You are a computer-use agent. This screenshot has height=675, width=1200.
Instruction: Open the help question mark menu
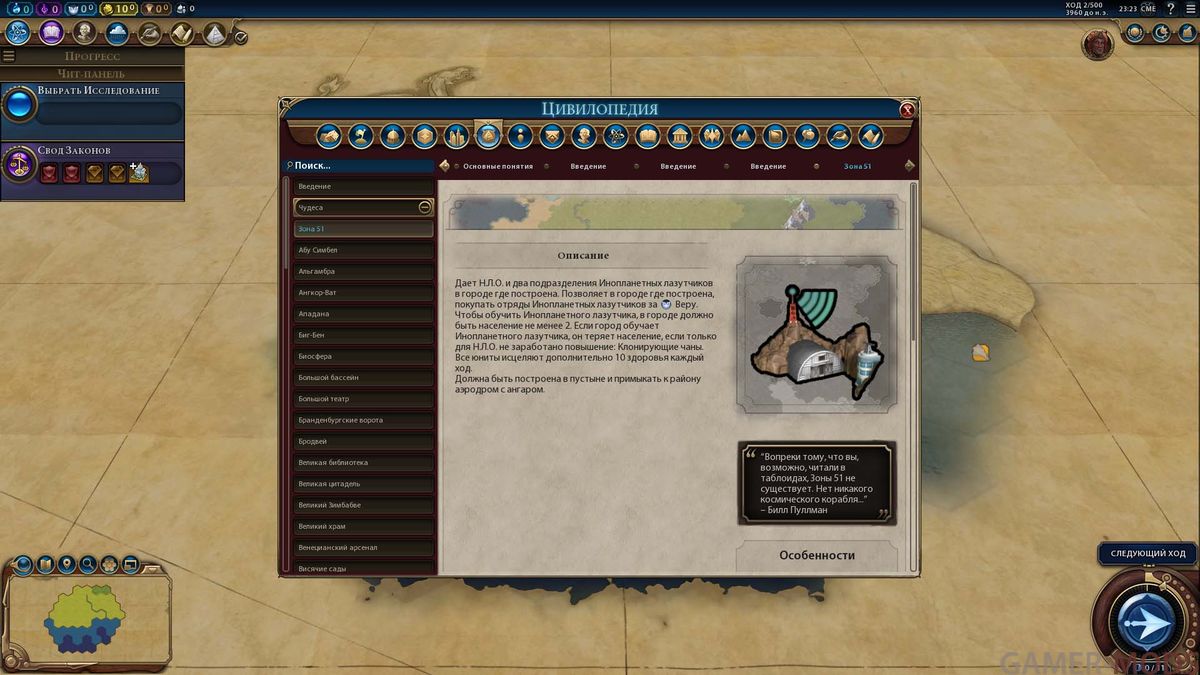[1171, 9]
